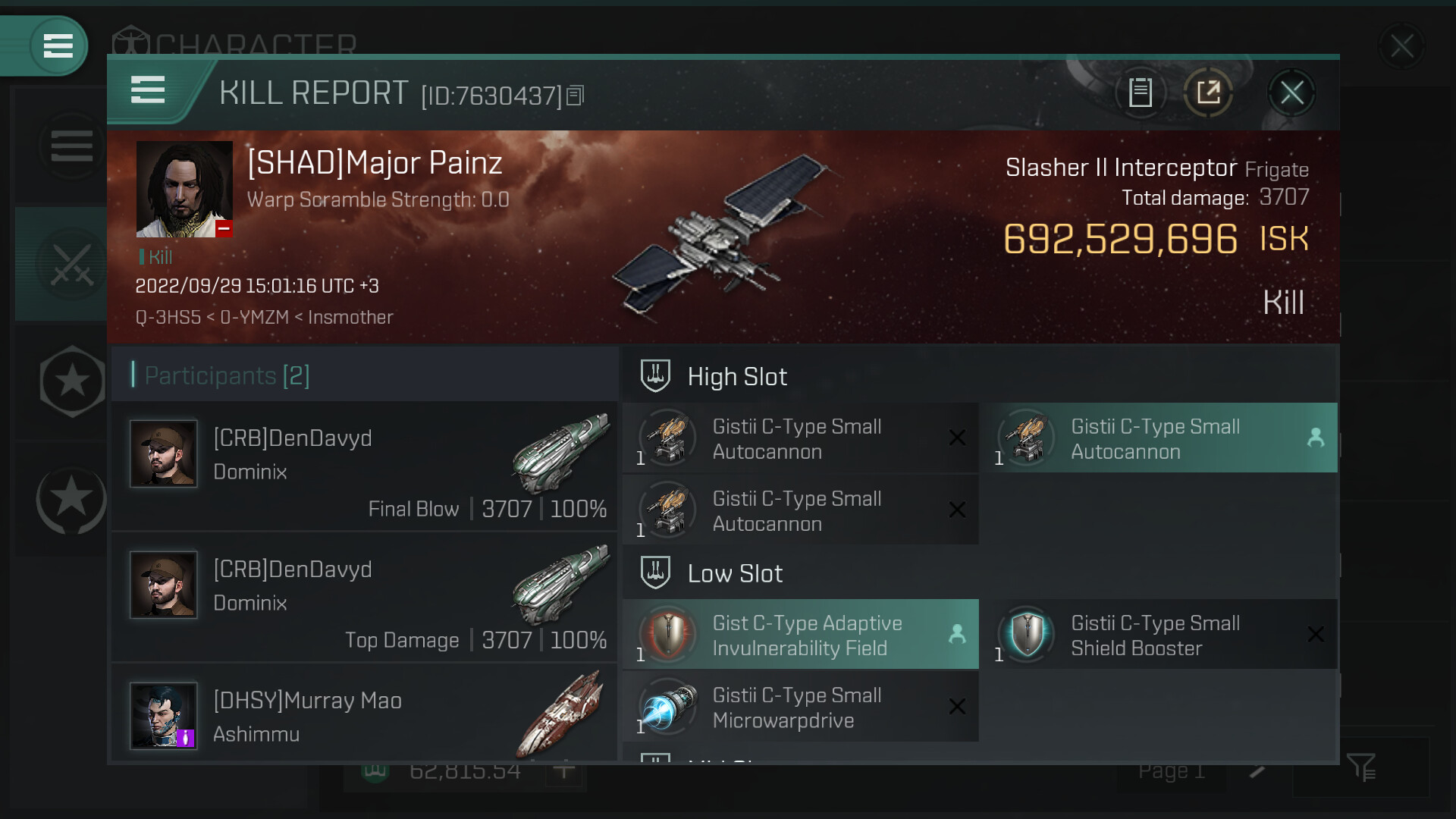Viewport: 1456px width, 819px height.
Task: Open the filter icon at bottom right
Action: 1362,767
